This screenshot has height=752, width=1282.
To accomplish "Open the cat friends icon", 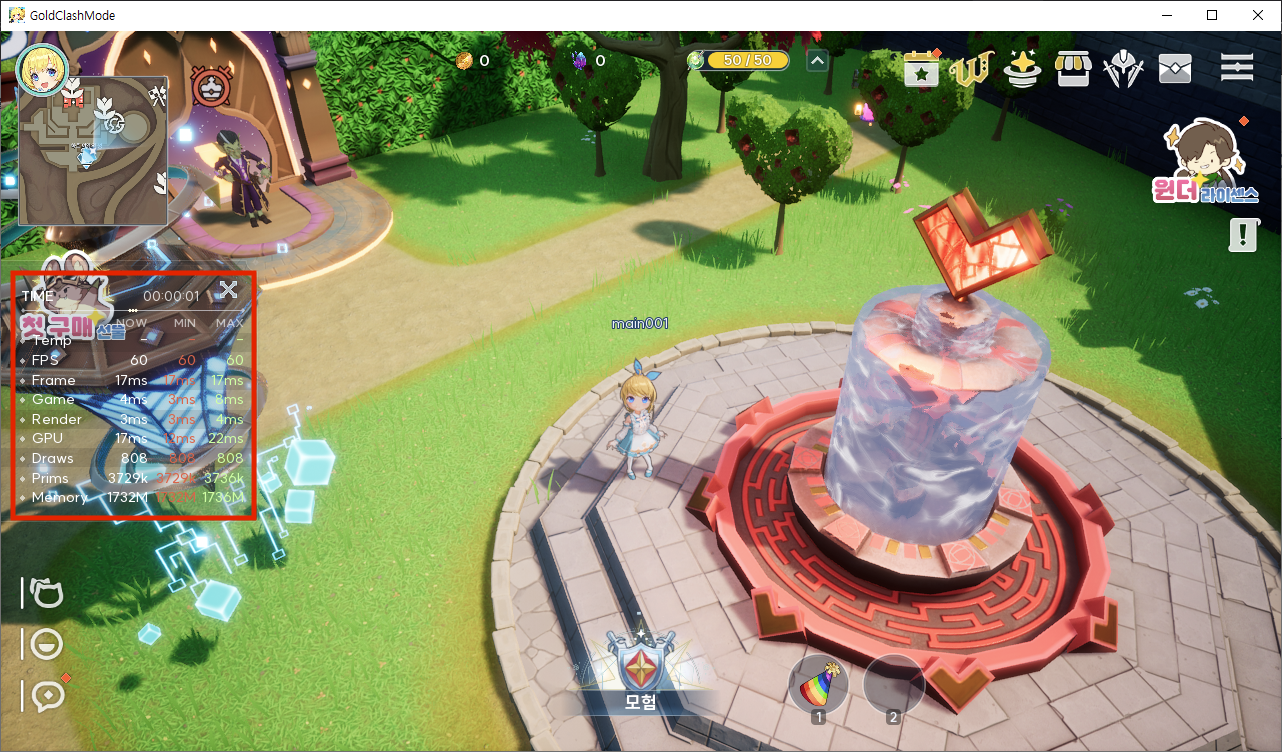I will [x=46, y=593].
